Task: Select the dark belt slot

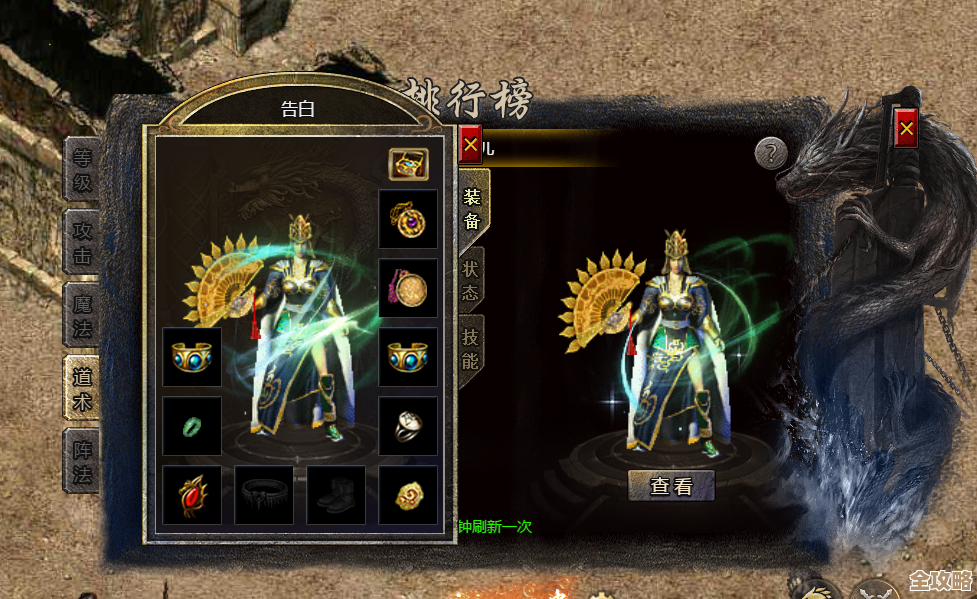Action: (264, 495)
